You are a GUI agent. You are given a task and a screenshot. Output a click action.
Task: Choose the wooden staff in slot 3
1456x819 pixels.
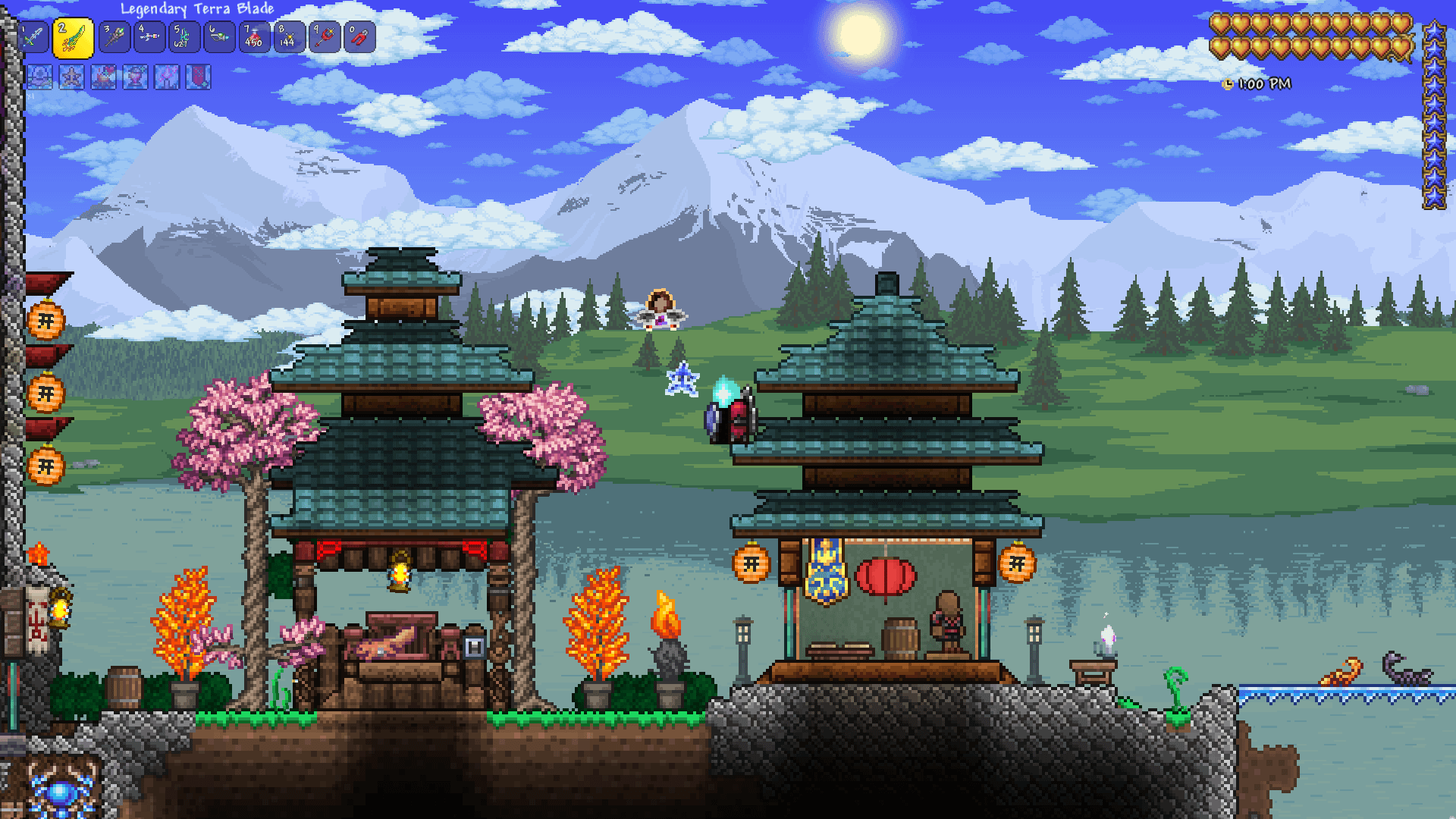(x=114, y=37)
